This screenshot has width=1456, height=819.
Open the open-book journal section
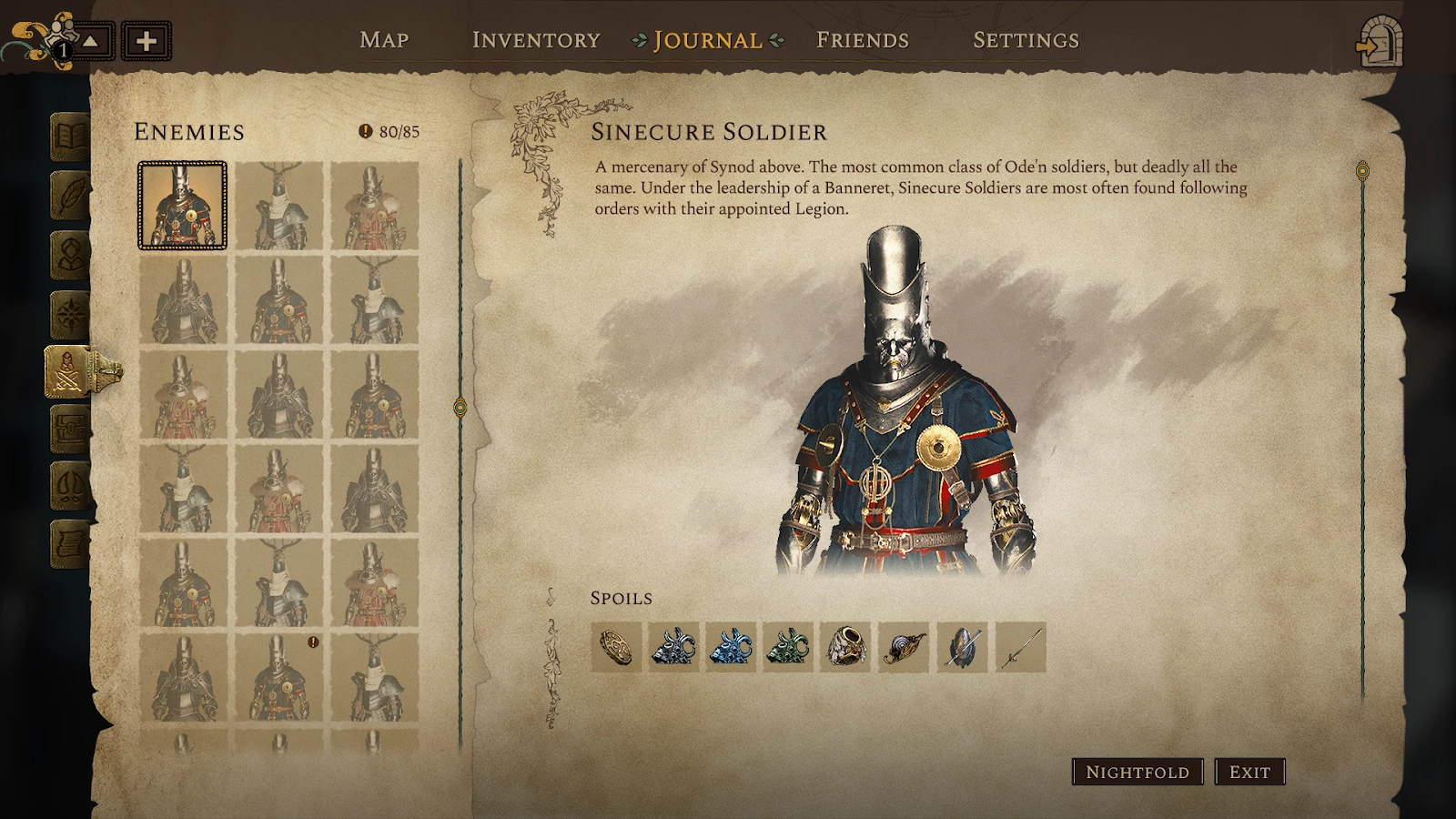pos(70,137)
